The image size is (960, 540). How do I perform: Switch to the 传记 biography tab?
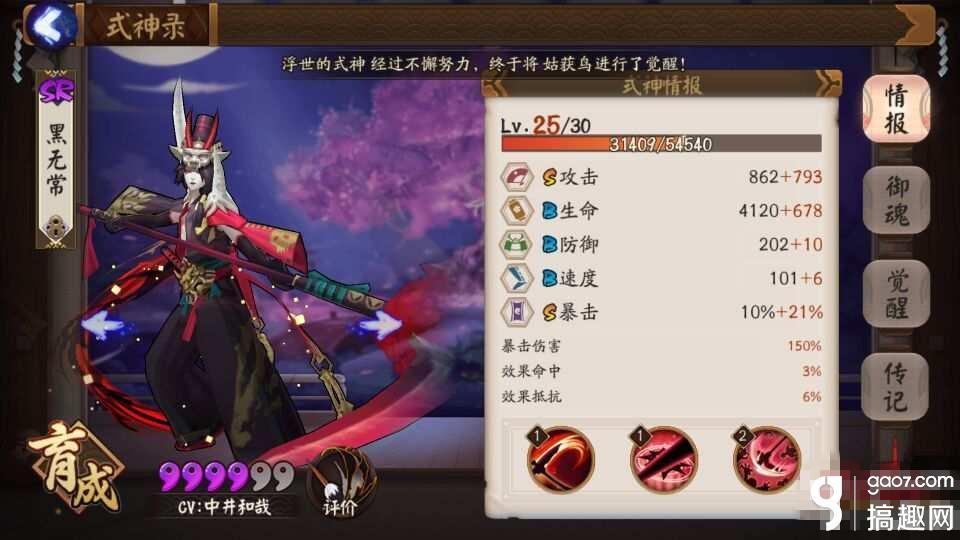coord(895,387)
